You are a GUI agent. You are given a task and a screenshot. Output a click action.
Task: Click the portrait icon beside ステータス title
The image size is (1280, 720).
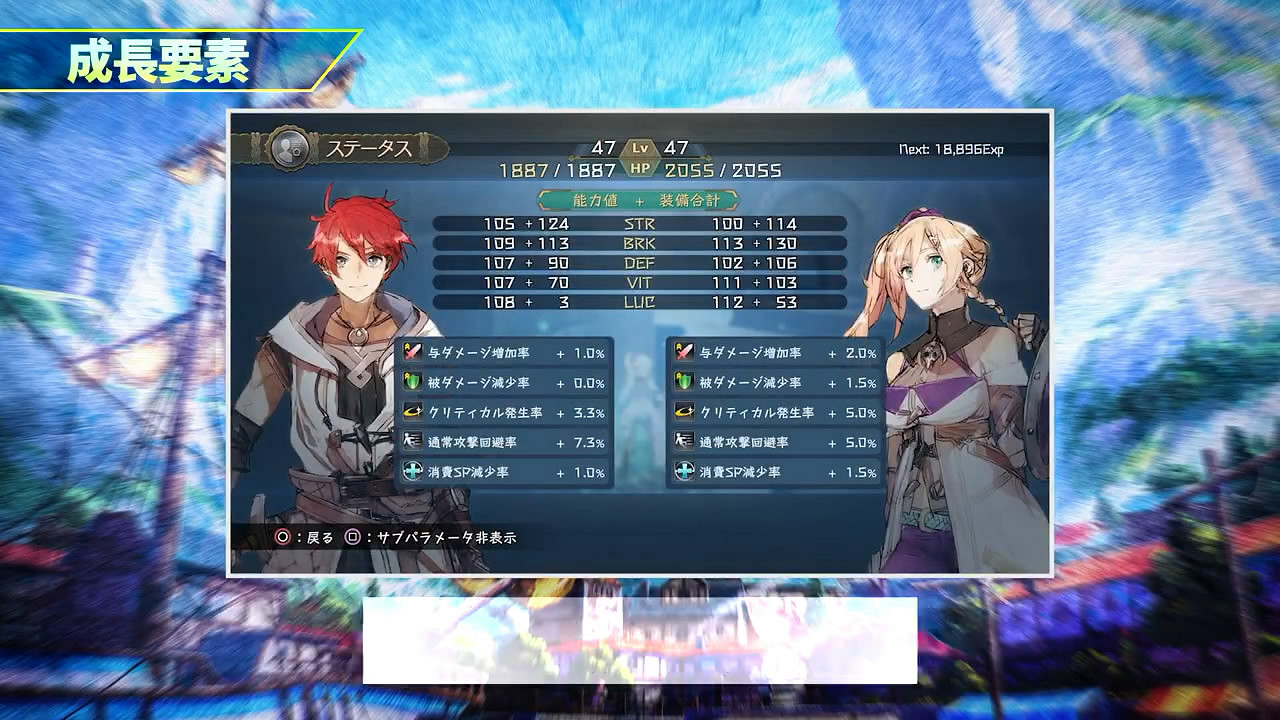288,146
